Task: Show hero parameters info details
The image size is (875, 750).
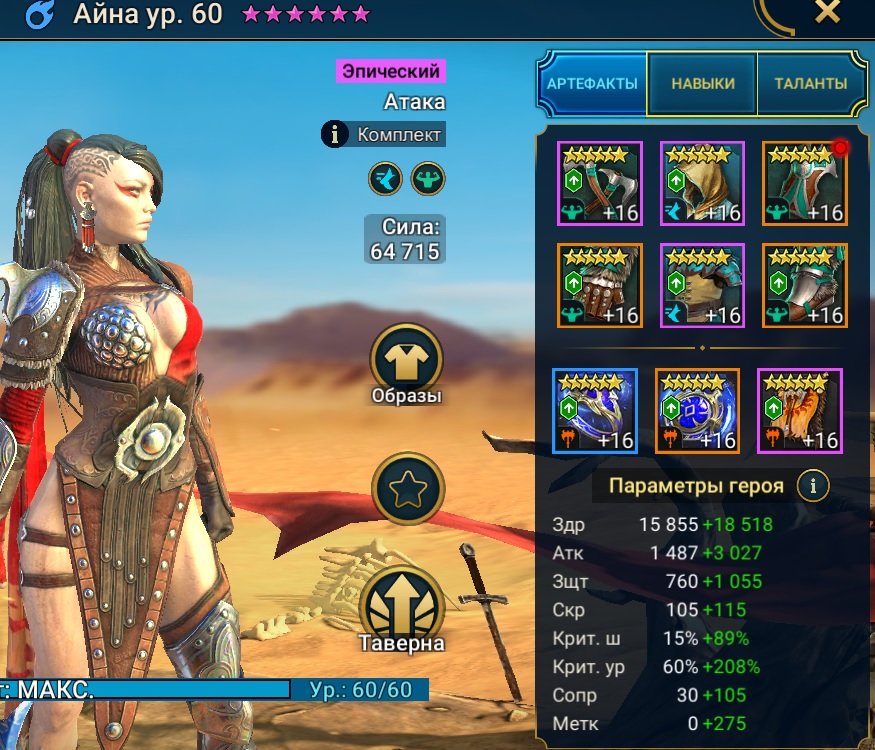Action: tap(814, 487)
